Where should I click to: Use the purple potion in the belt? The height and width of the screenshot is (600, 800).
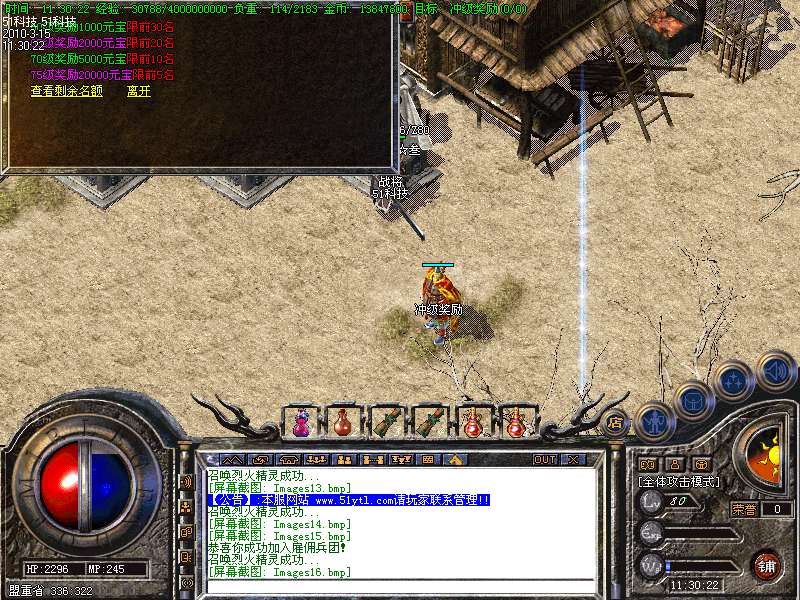301,424
